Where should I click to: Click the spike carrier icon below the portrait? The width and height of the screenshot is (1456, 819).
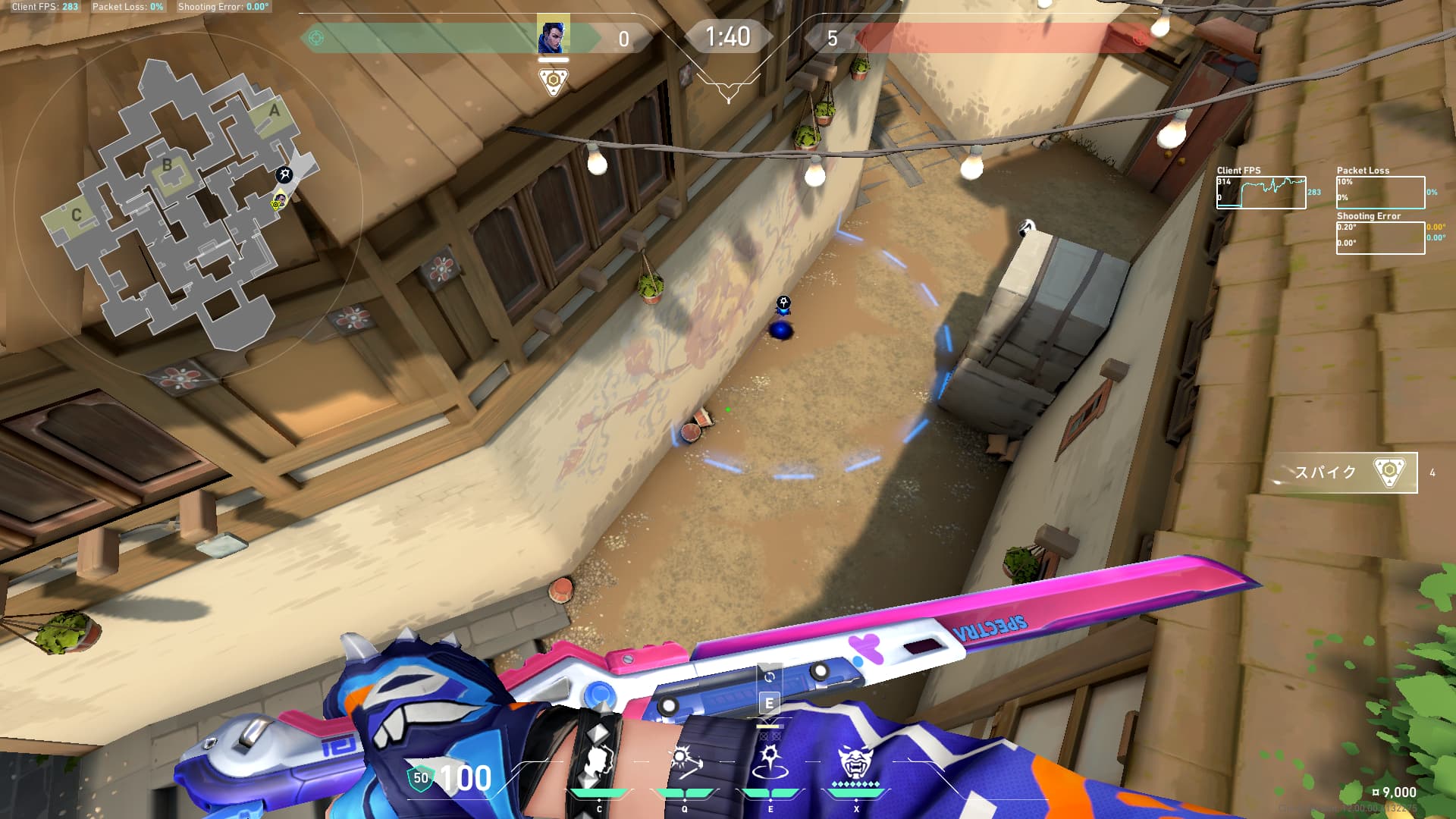pyautogui.click(x=554, y=80)
